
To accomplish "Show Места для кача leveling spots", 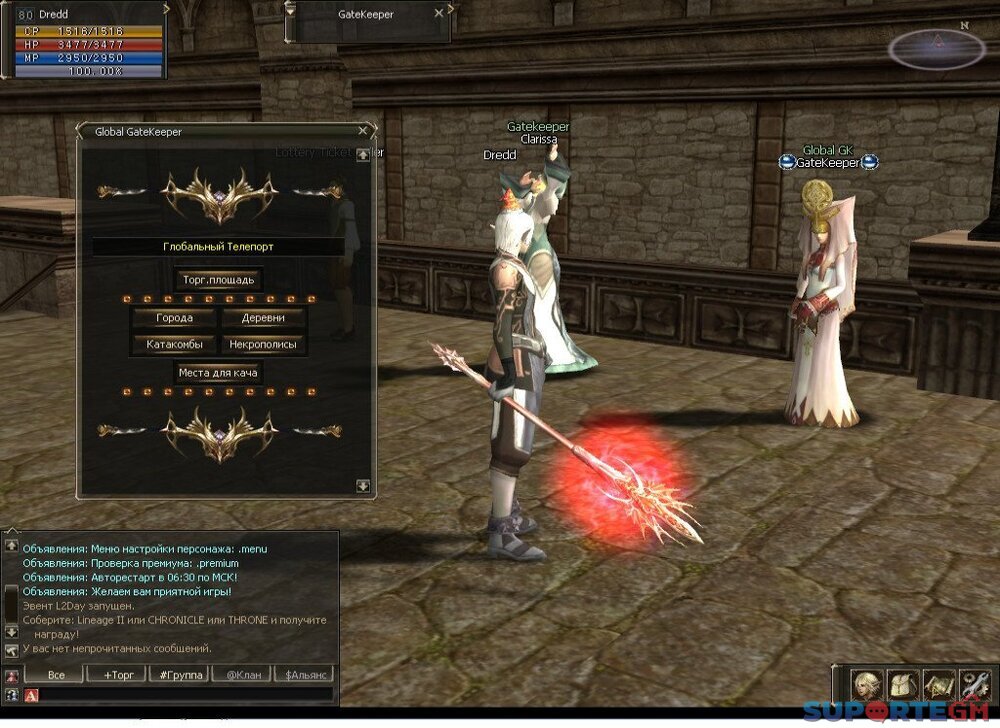I will click(x=218, y=373).
